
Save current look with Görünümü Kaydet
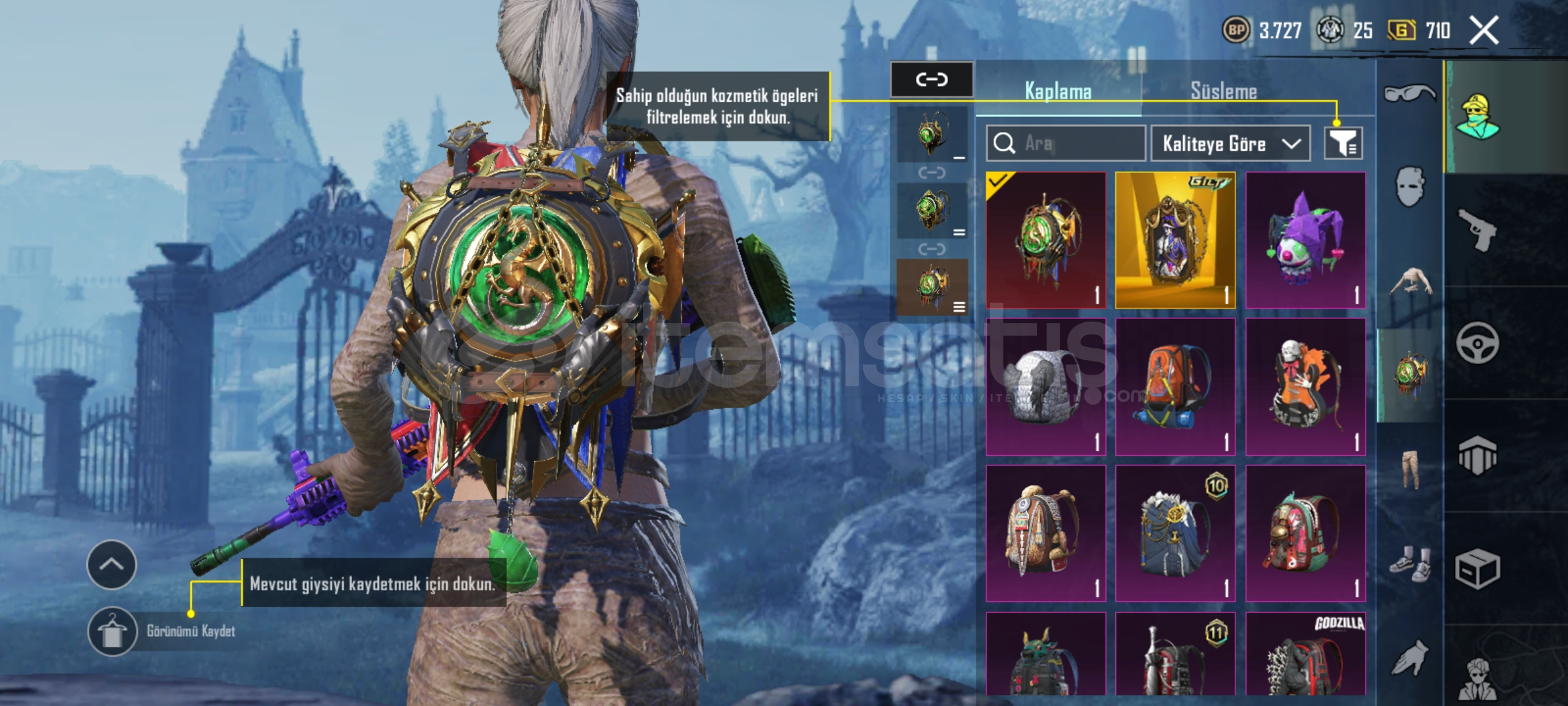[112, 631]
